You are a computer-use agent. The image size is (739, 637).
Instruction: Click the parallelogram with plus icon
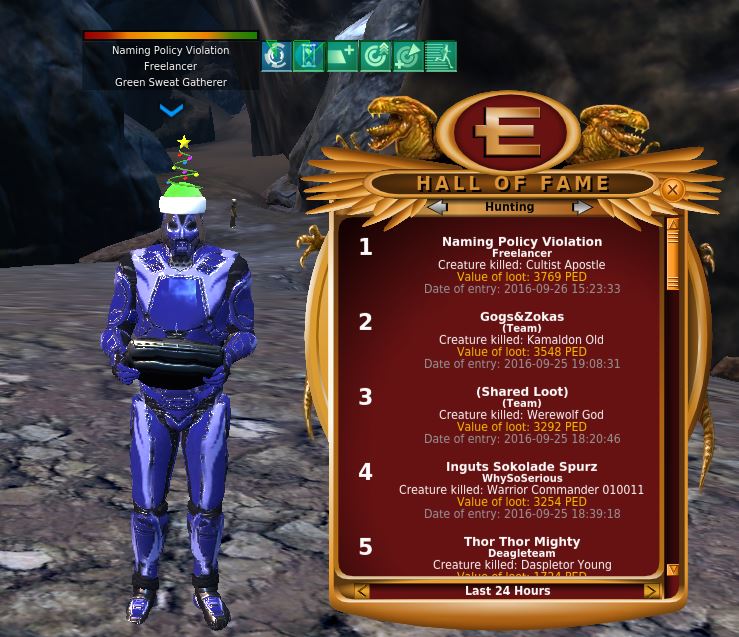coord(342,56)
